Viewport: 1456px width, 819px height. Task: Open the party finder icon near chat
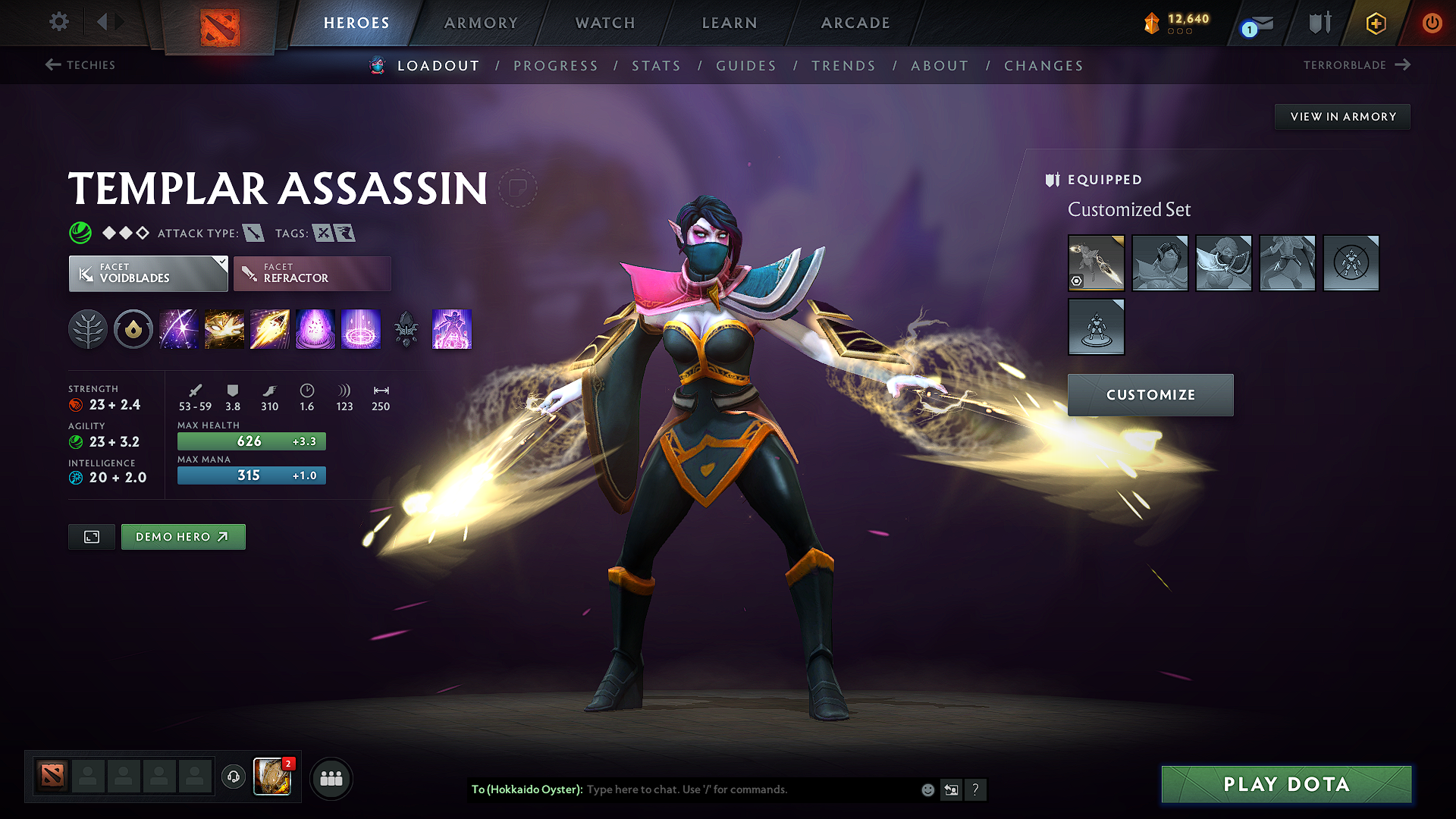coord(331,777)
